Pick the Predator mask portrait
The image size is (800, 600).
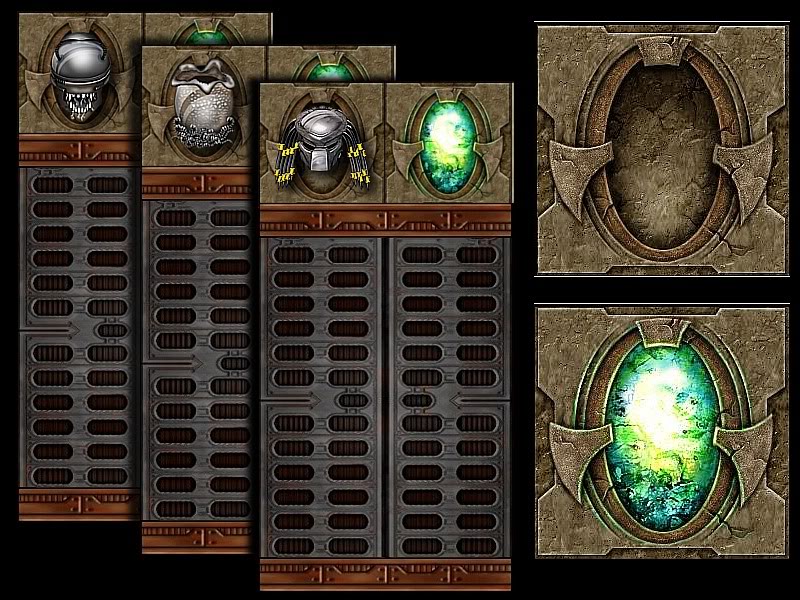pyautogui.click(x=319, y=147)
